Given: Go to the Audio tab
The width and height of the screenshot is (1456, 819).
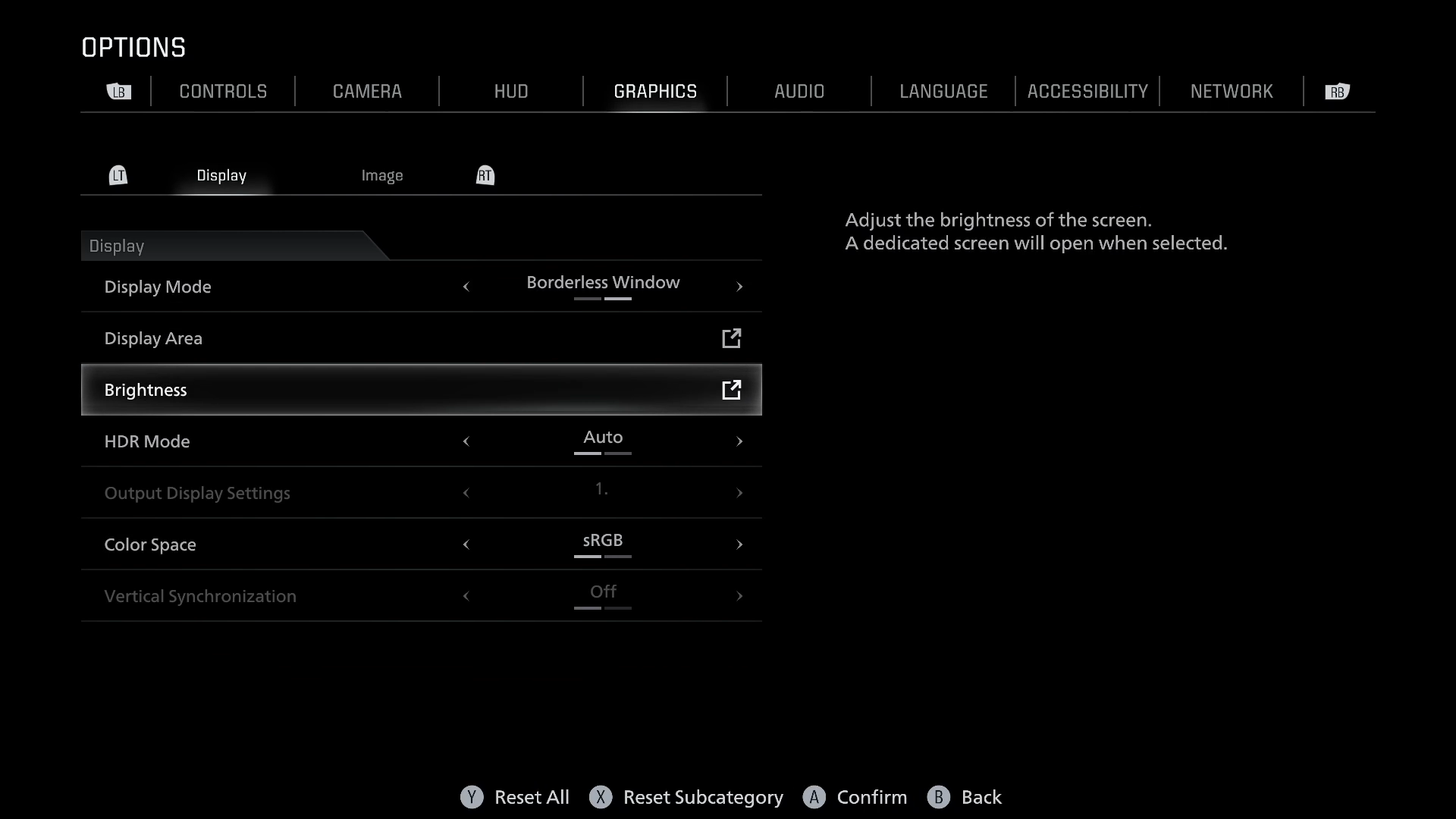Looking at the screenshot, I should pyautogui.click(x=799, y=92).
